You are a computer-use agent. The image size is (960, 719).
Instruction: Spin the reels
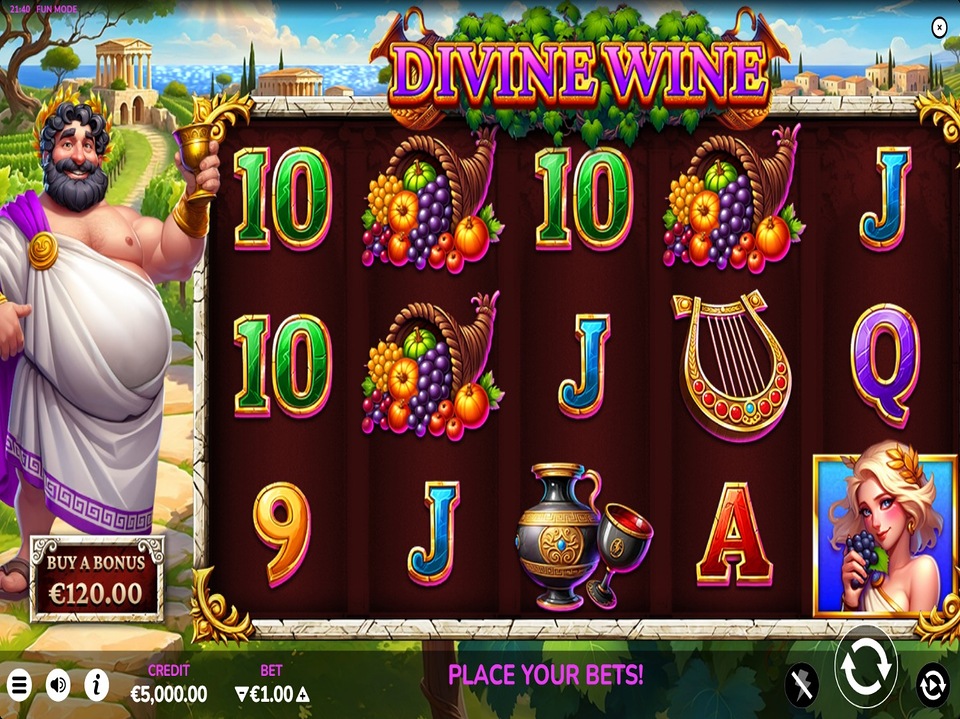(x=865, y=668)
